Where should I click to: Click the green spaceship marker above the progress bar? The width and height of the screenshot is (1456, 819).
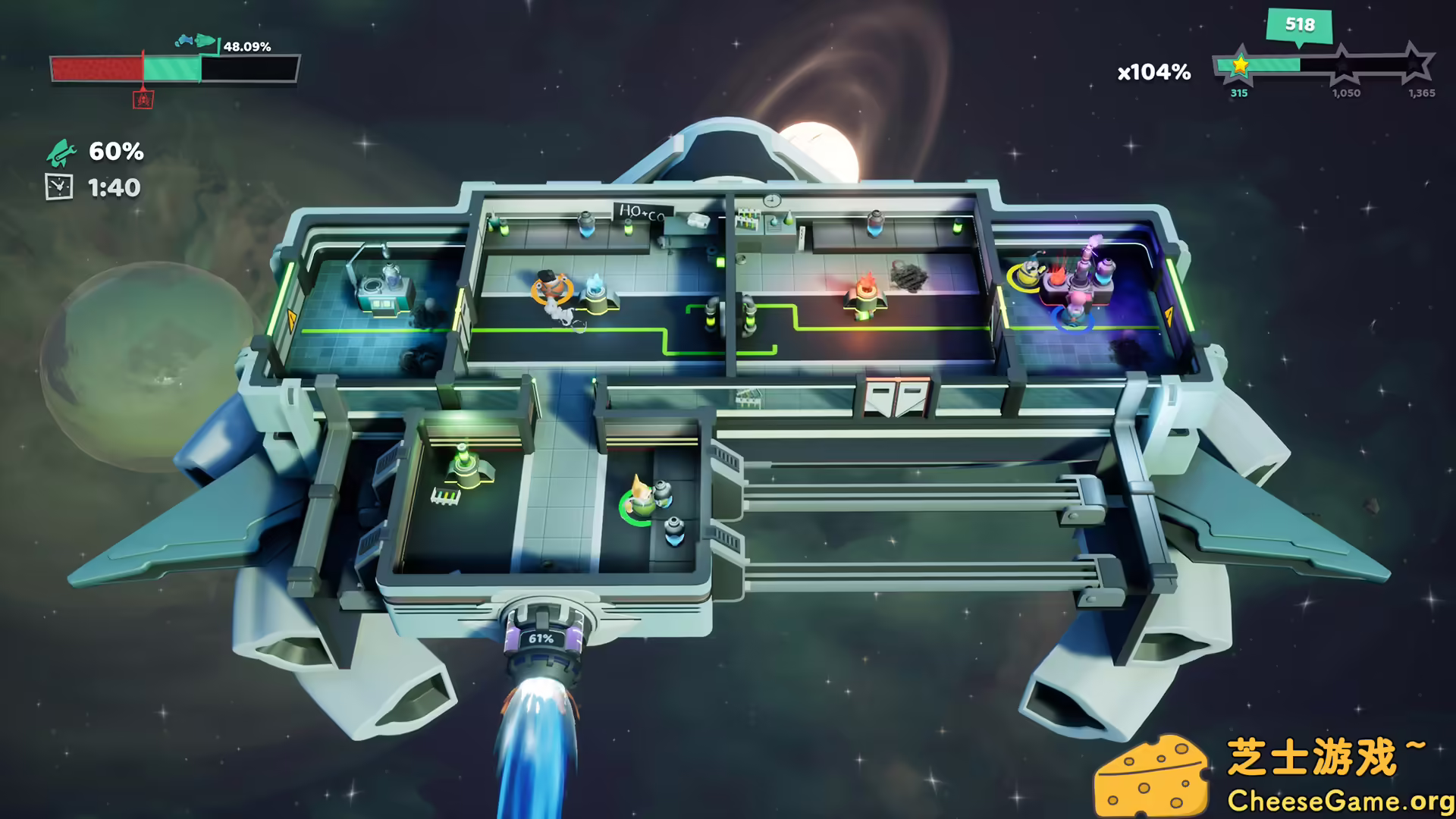click(x=203, y=41)
